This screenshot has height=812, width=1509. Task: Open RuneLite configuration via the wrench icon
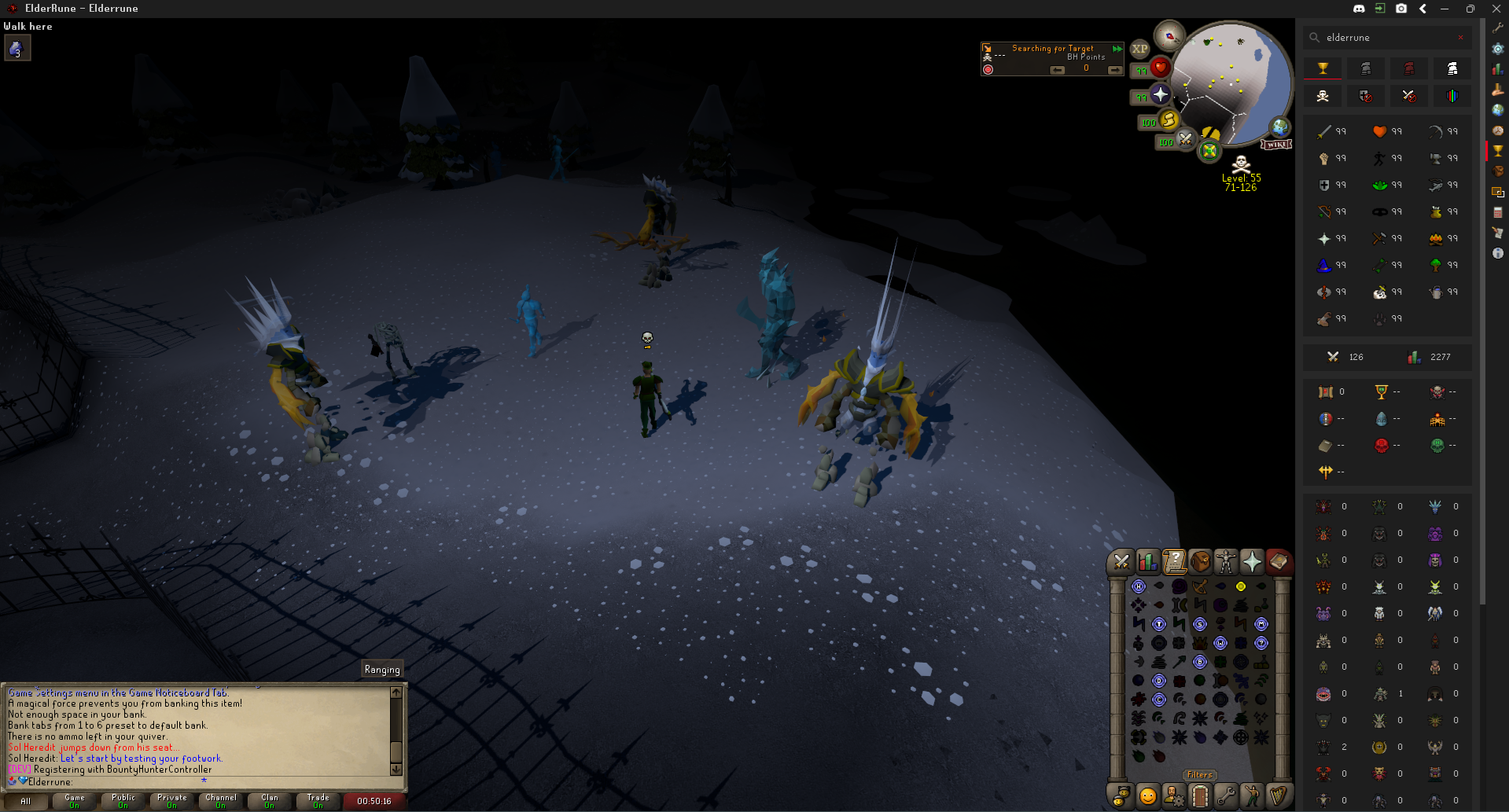click(x=1496, y=27)
